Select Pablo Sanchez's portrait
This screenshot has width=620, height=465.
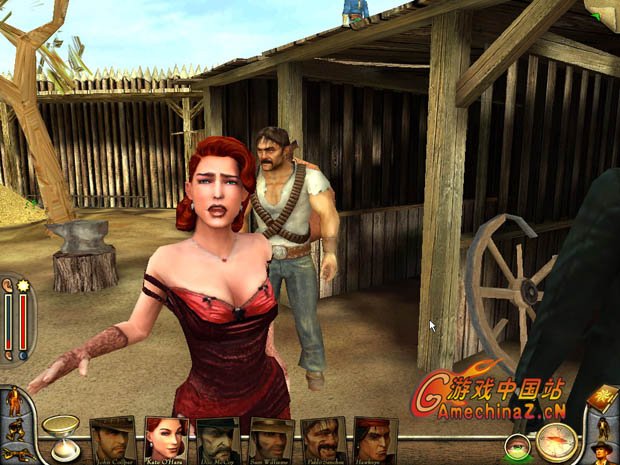click(323, 438)
